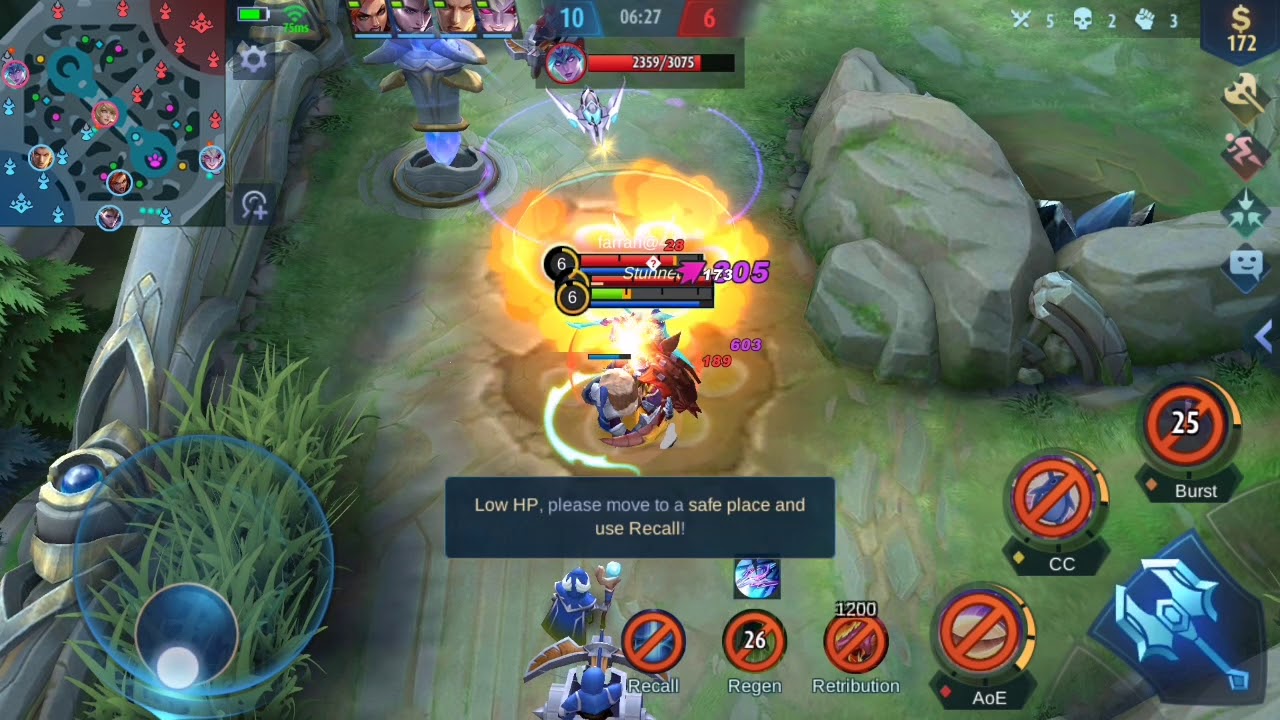The height and width of the screenshot is (720, 1280).
Task: Trigger the AoE skill
Action: click(x=980, y=634)
